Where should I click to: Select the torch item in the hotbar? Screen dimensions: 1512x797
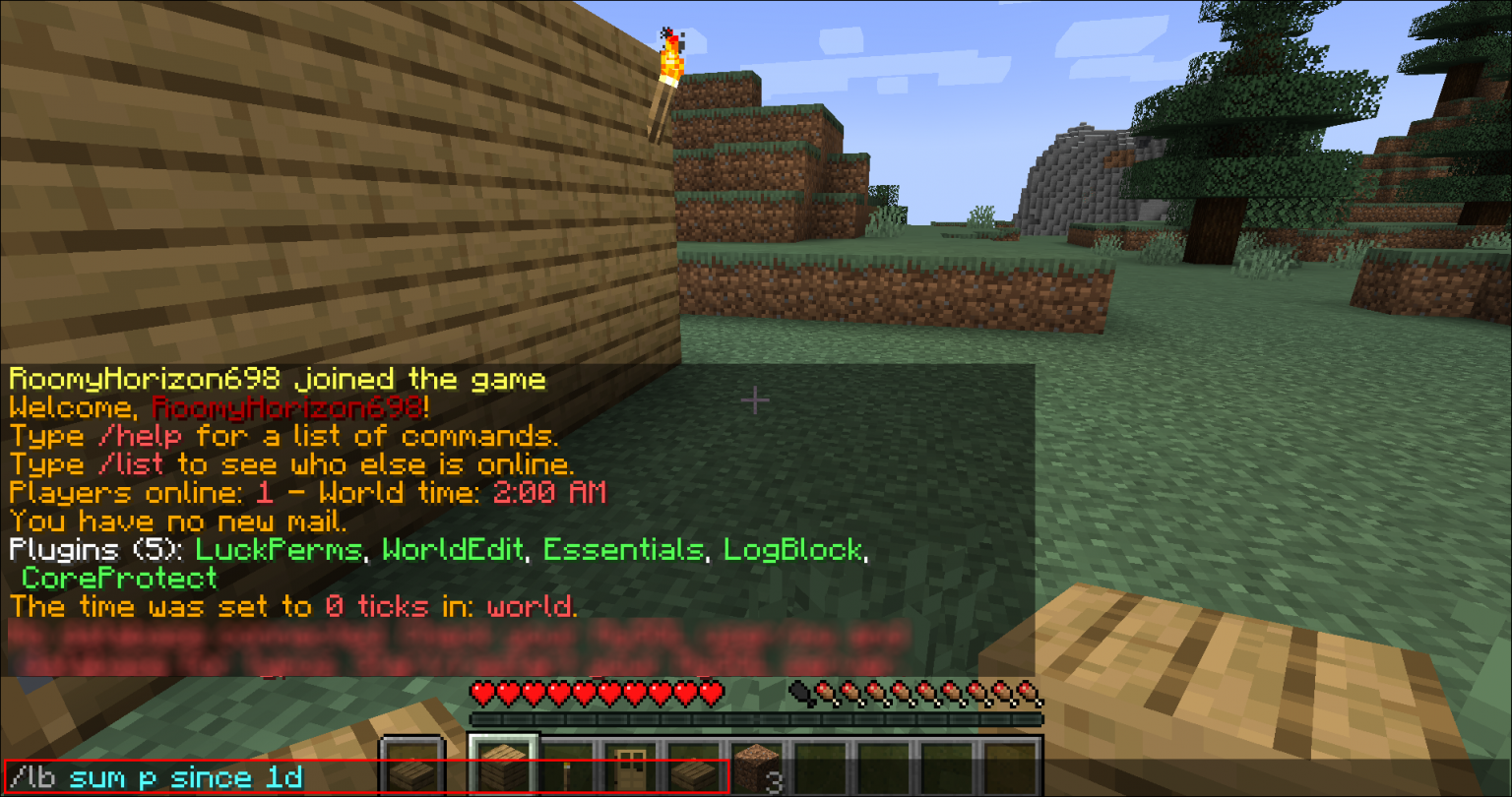click(x=568, y=767)
